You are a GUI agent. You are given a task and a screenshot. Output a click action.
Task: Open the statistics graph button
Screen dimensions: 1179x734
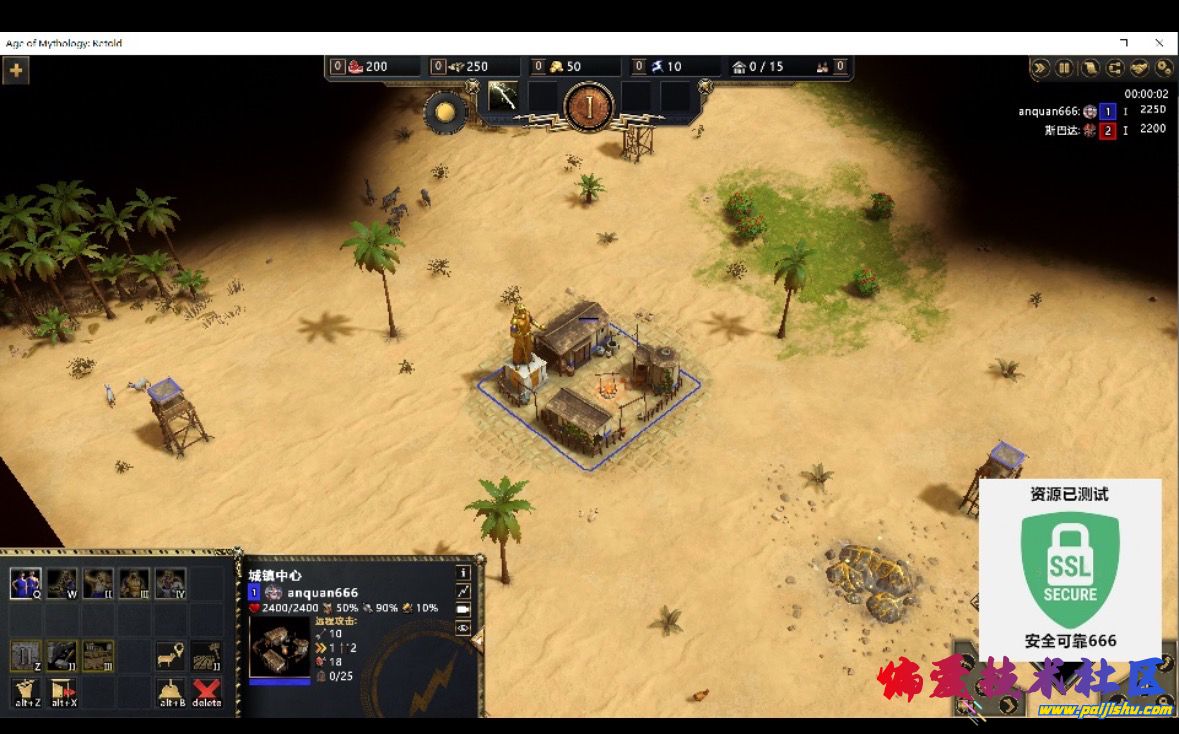pos(463,591)
